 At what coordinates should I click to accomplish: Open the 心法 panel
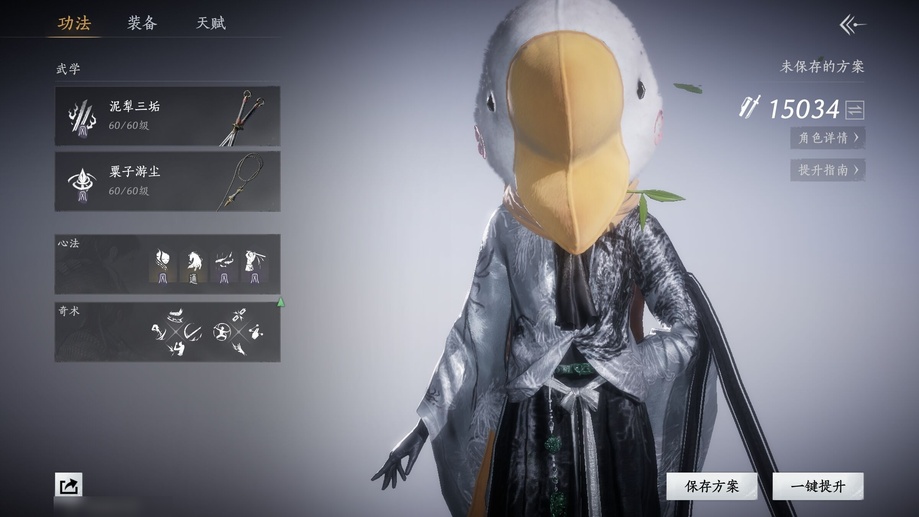click(x=167, y=264)
